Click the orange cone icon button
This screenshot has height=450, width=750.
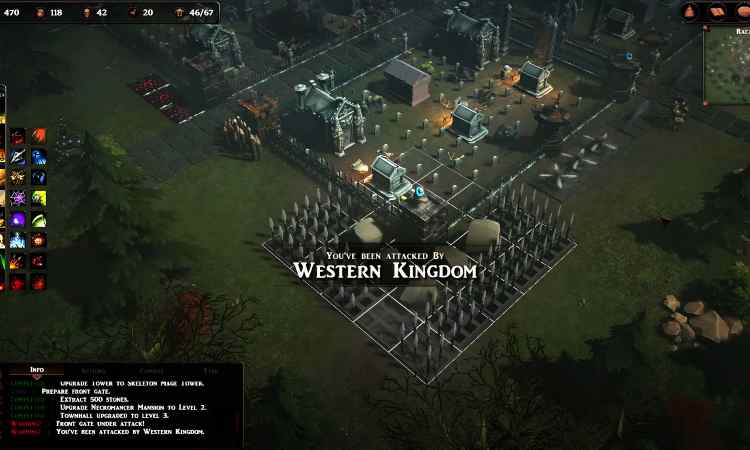tap(691, 12)
